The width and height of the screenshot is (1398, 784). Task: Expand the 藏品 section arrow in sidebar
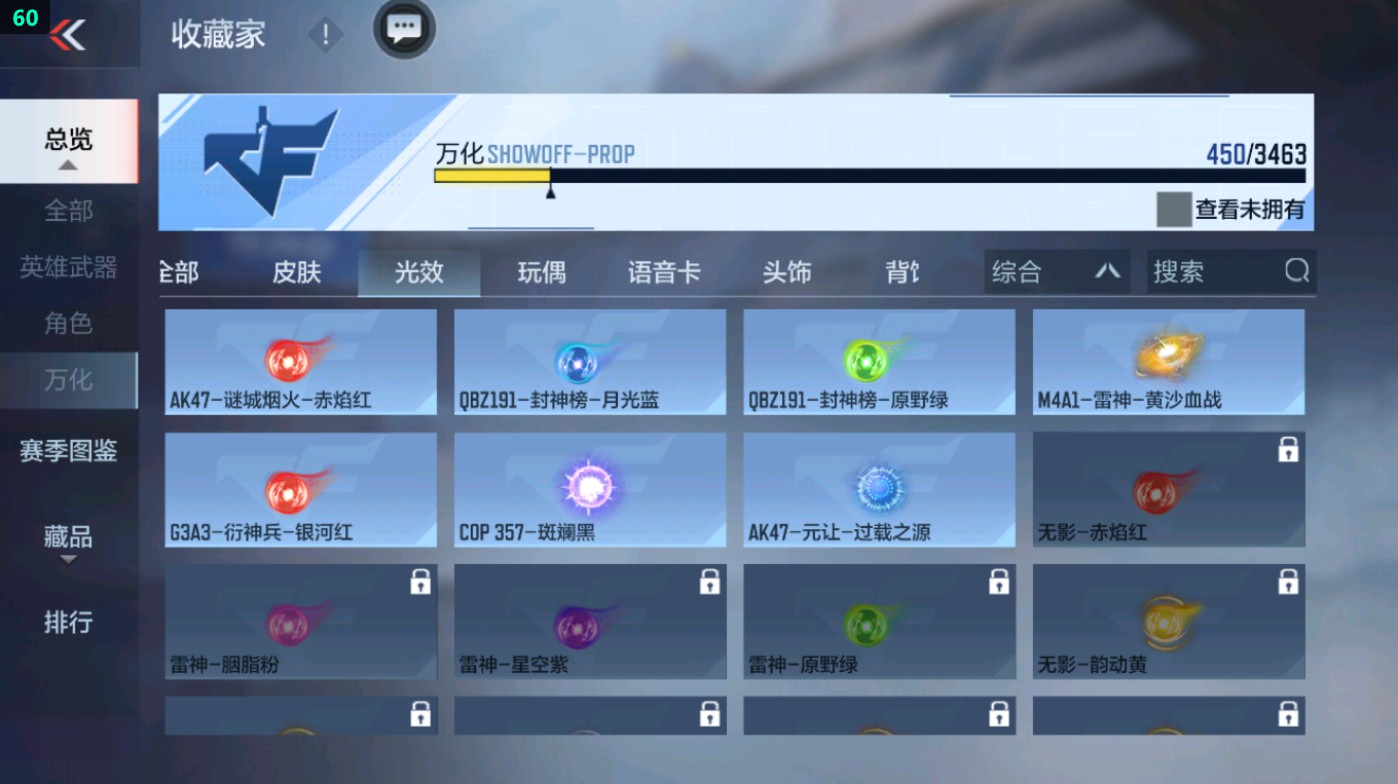pyautogui.click(x=70, y=559)
